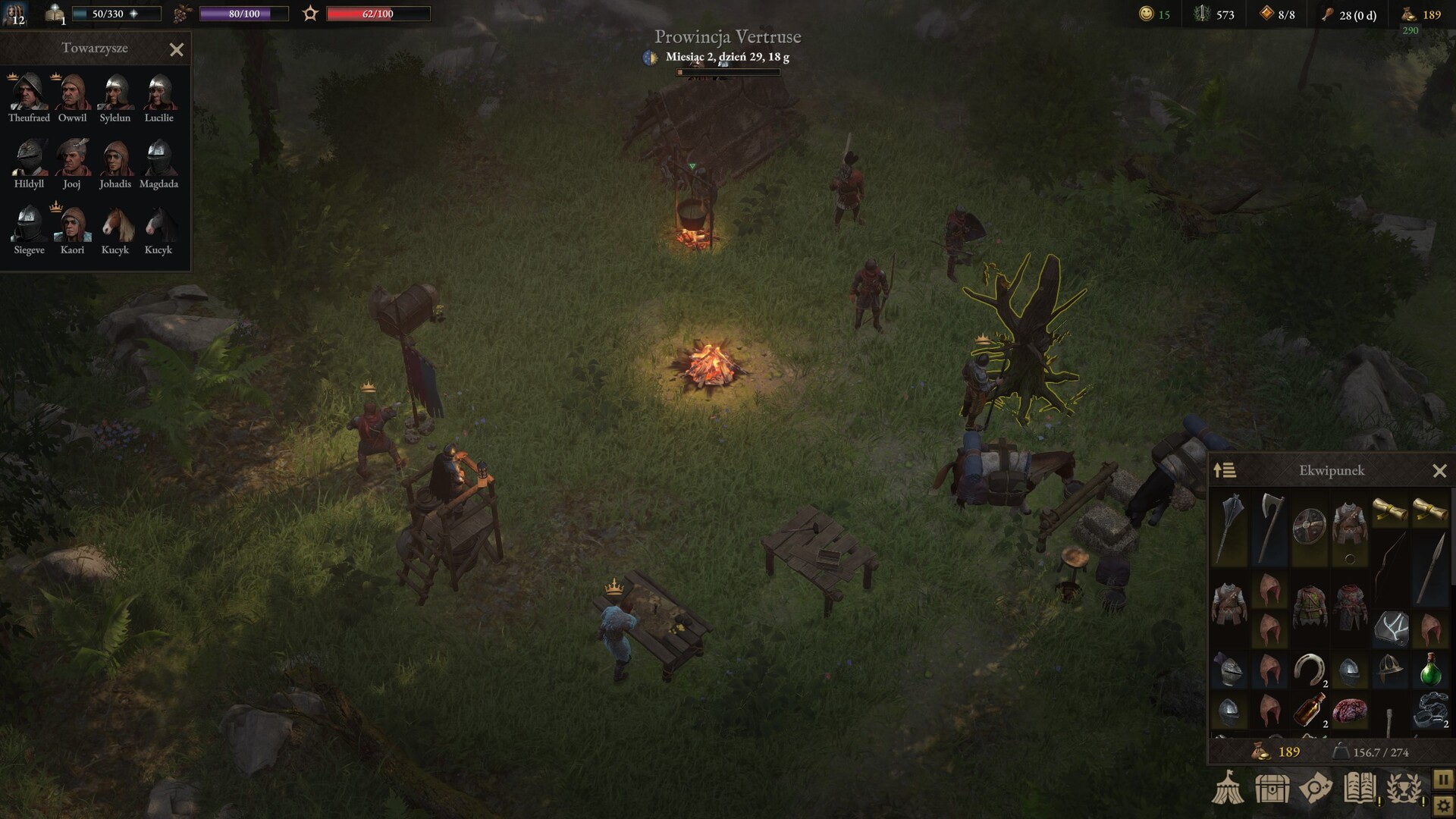
Task: Select Jooj's portrait with feathered cap
Action: [x=72, y=158]
